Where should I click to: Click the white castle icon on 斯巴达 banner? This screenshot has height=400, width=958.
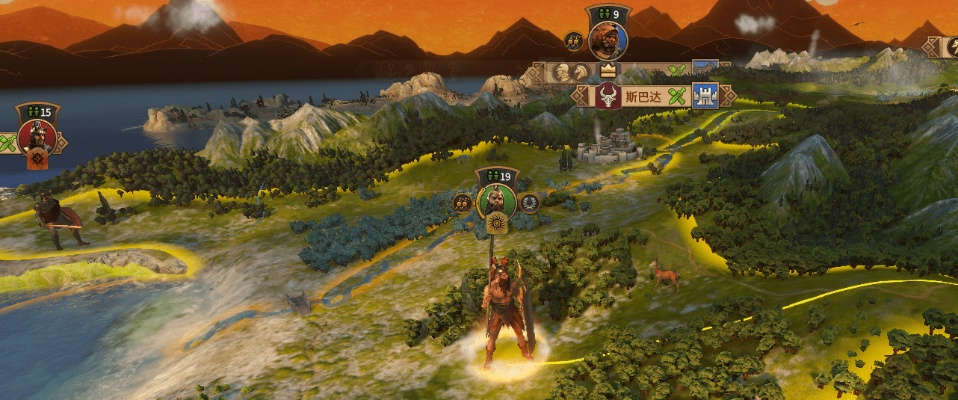coord(704,96)
